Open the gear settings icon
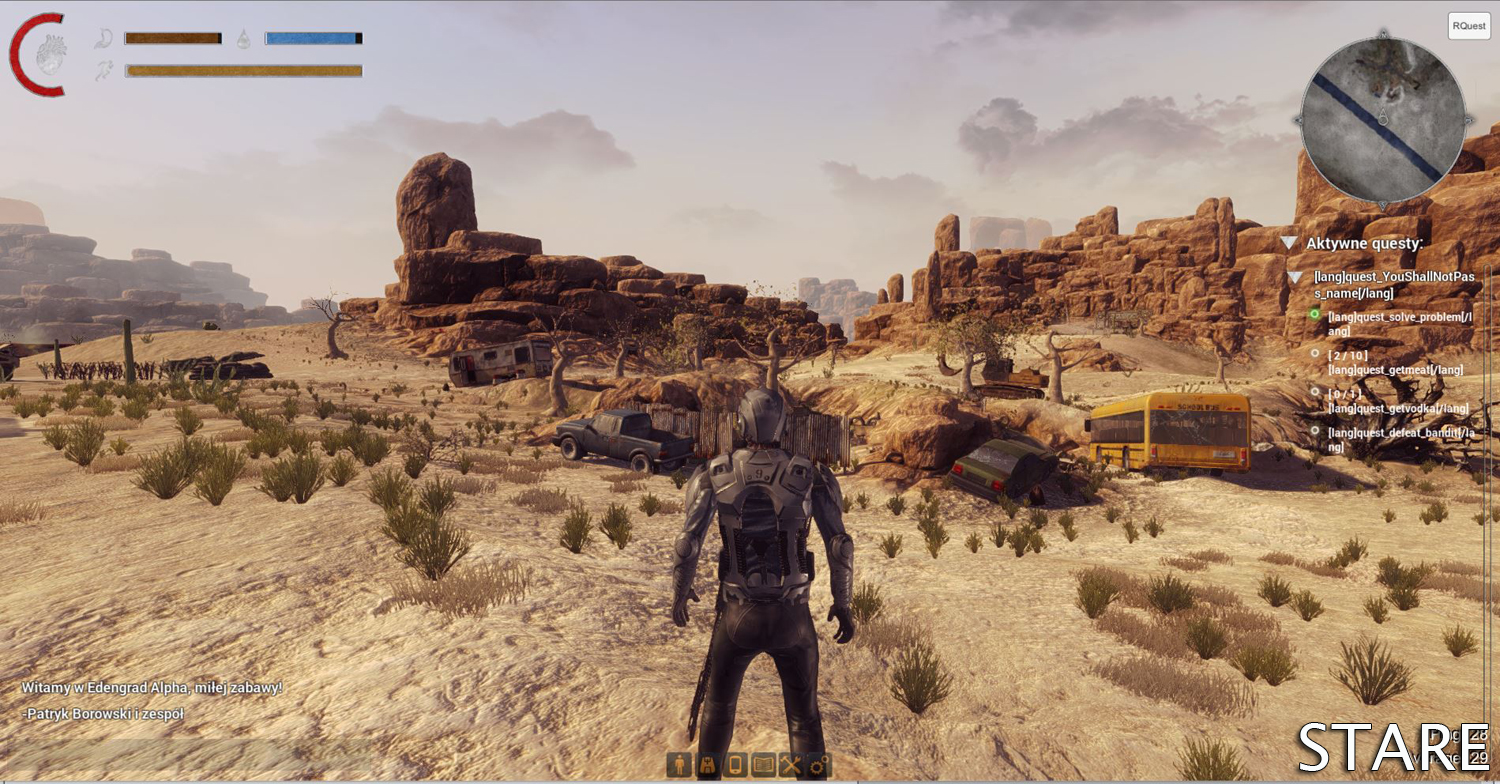 (x=819, y=765)
